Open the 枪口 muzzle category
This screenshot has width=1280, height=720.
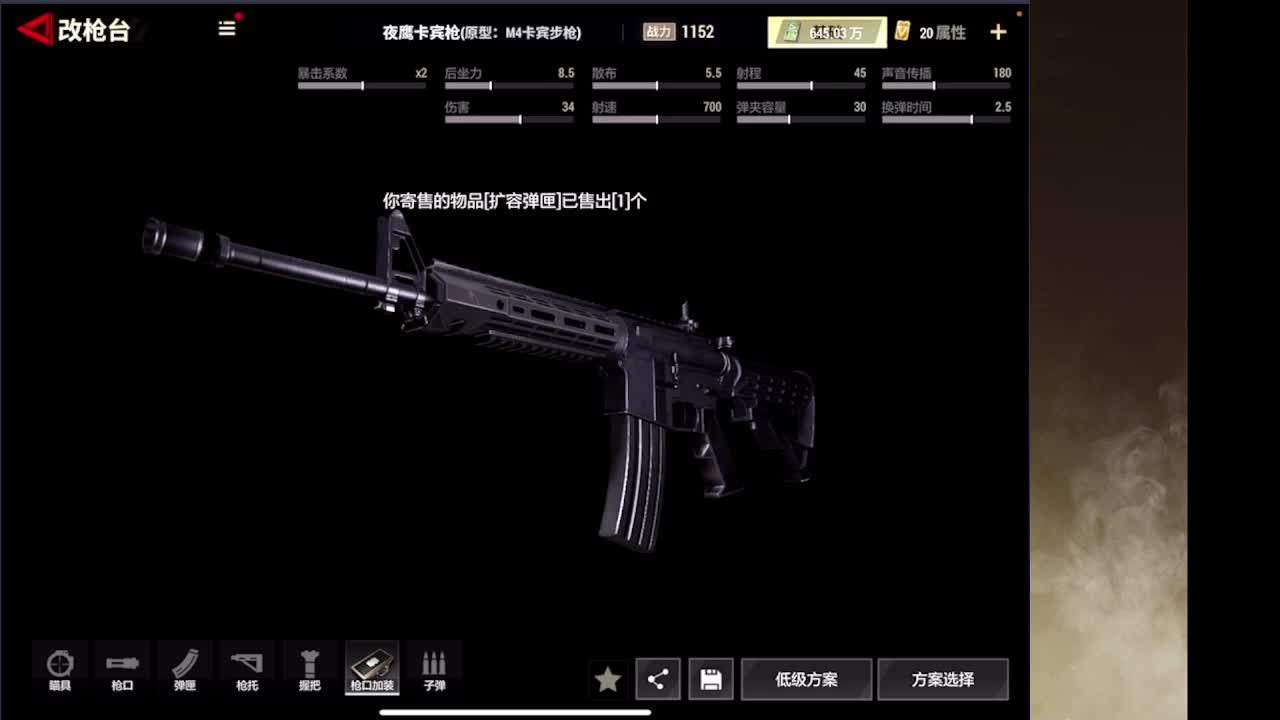pyautogui.click(x=121, y=668)
